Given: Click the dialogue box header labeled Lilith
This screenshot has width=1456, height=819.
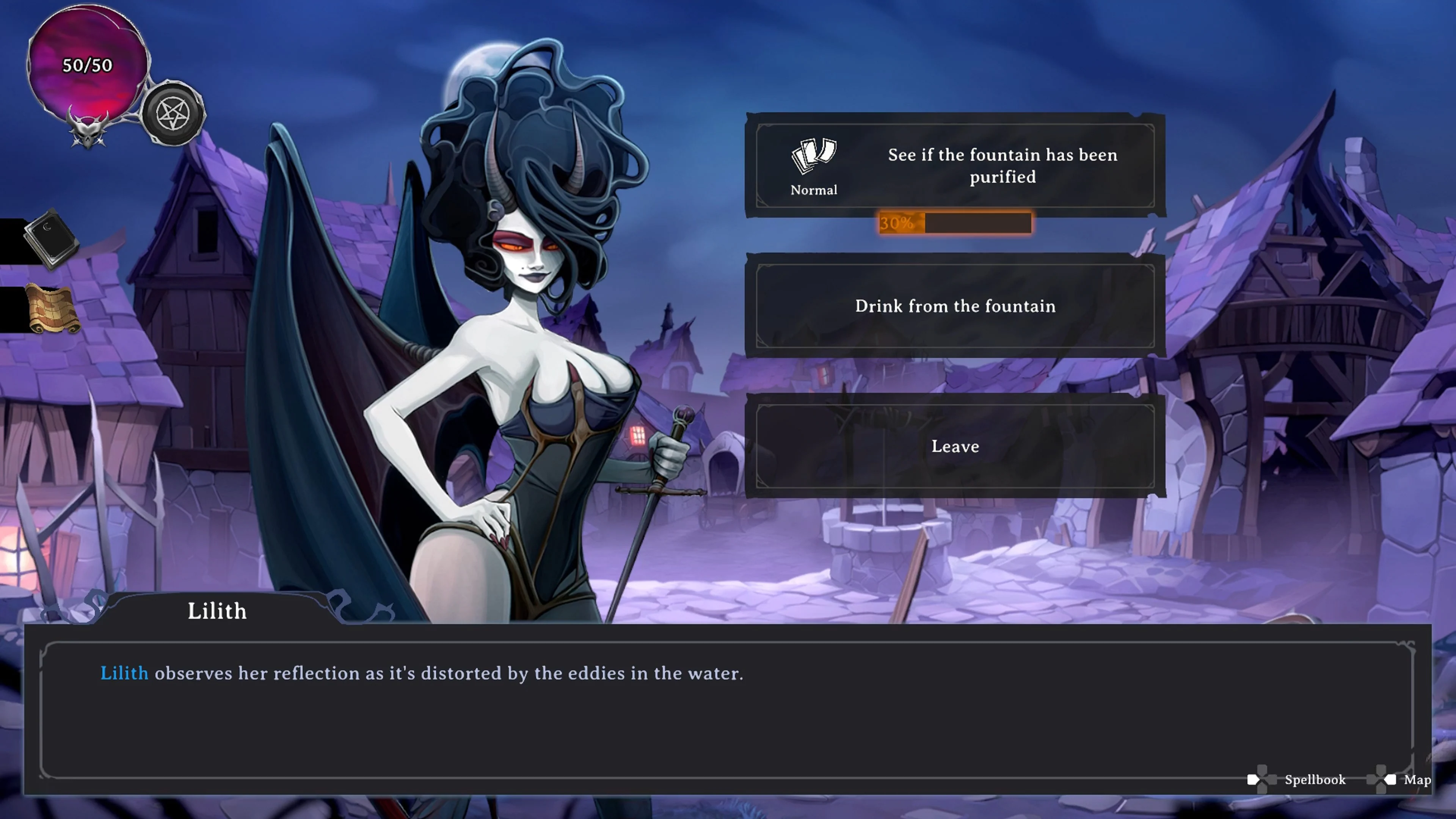Looking at the screenshot, I should (x=217, y=611).
